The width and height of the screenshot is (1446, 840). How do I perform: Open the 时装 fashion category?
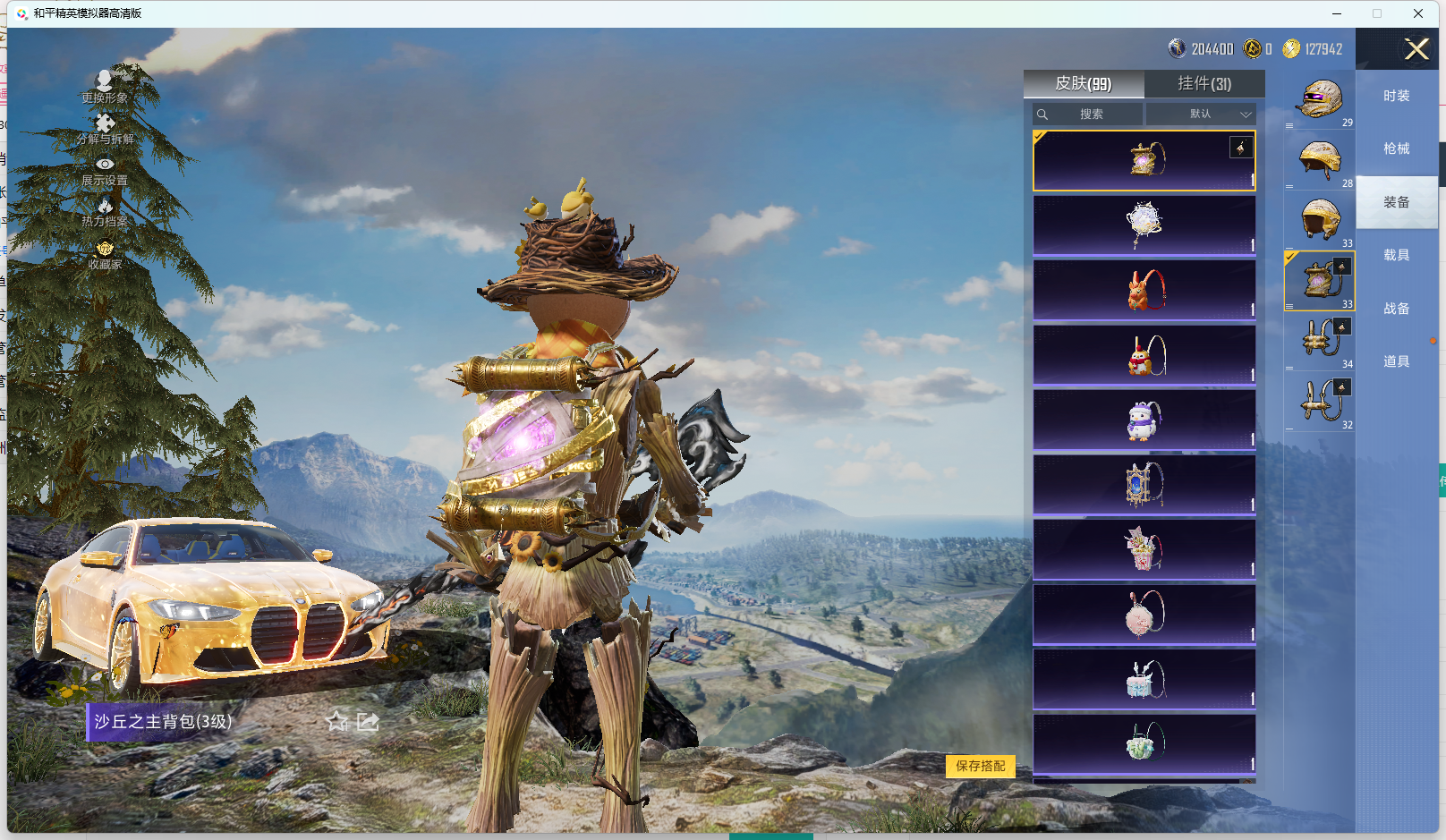pos(1396,96)
